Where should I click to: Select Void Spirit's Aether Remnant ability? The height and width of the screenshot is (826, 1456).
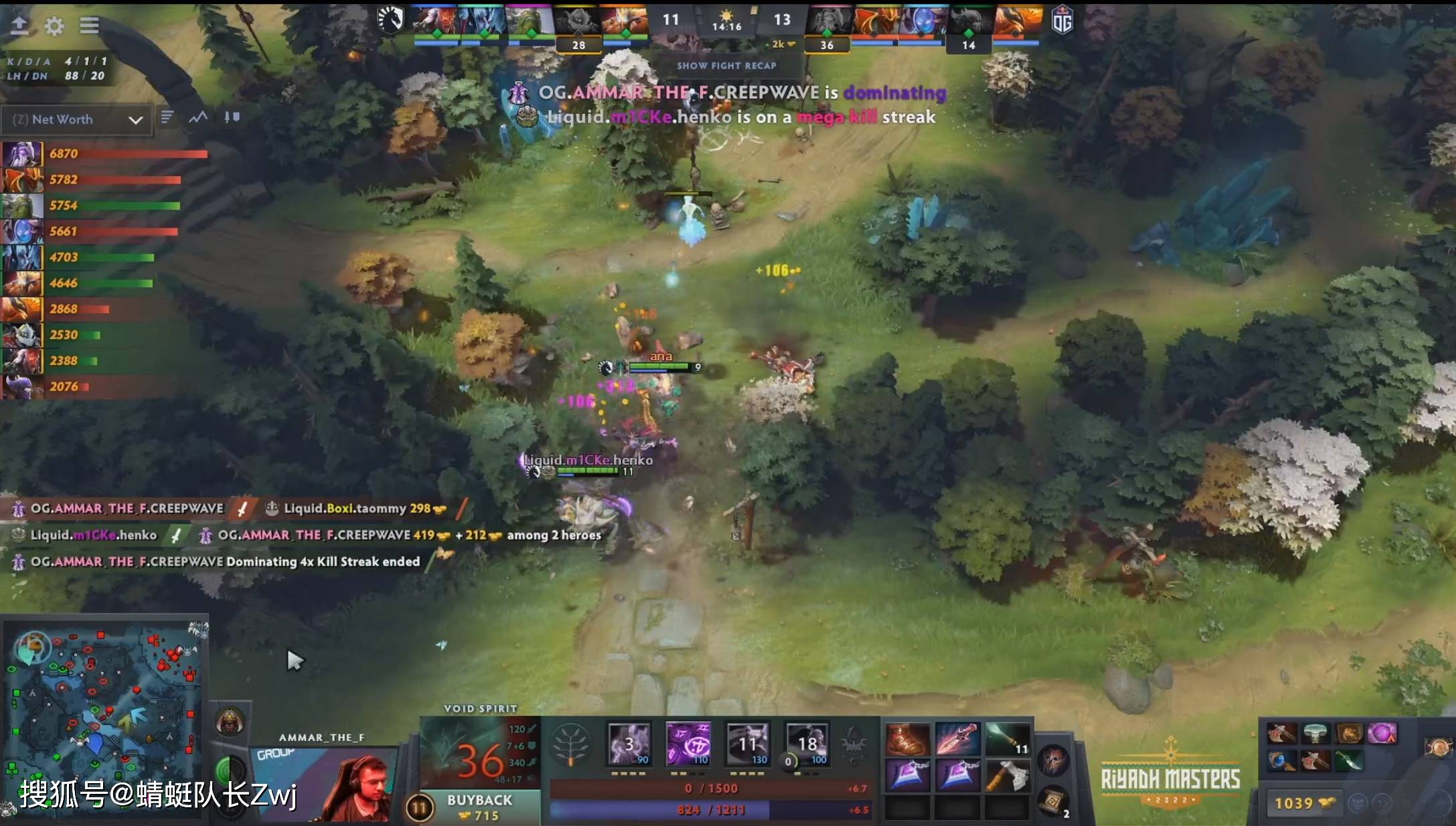628,743
